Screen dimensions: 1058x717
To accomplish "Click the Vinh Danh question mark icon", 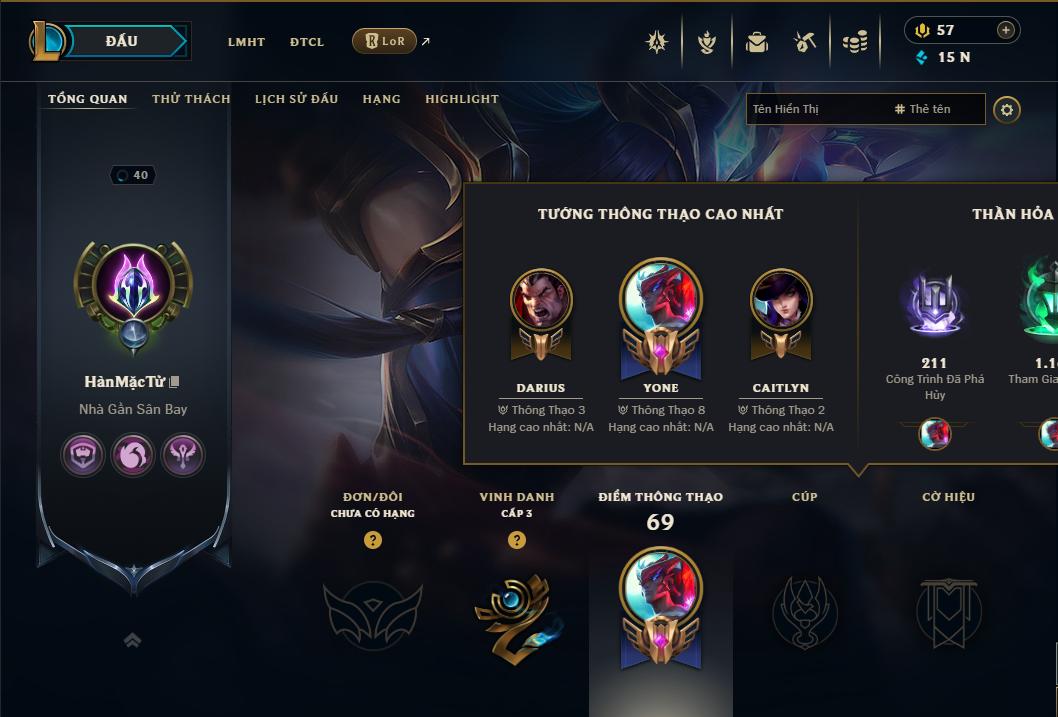I will coord(517,540).
